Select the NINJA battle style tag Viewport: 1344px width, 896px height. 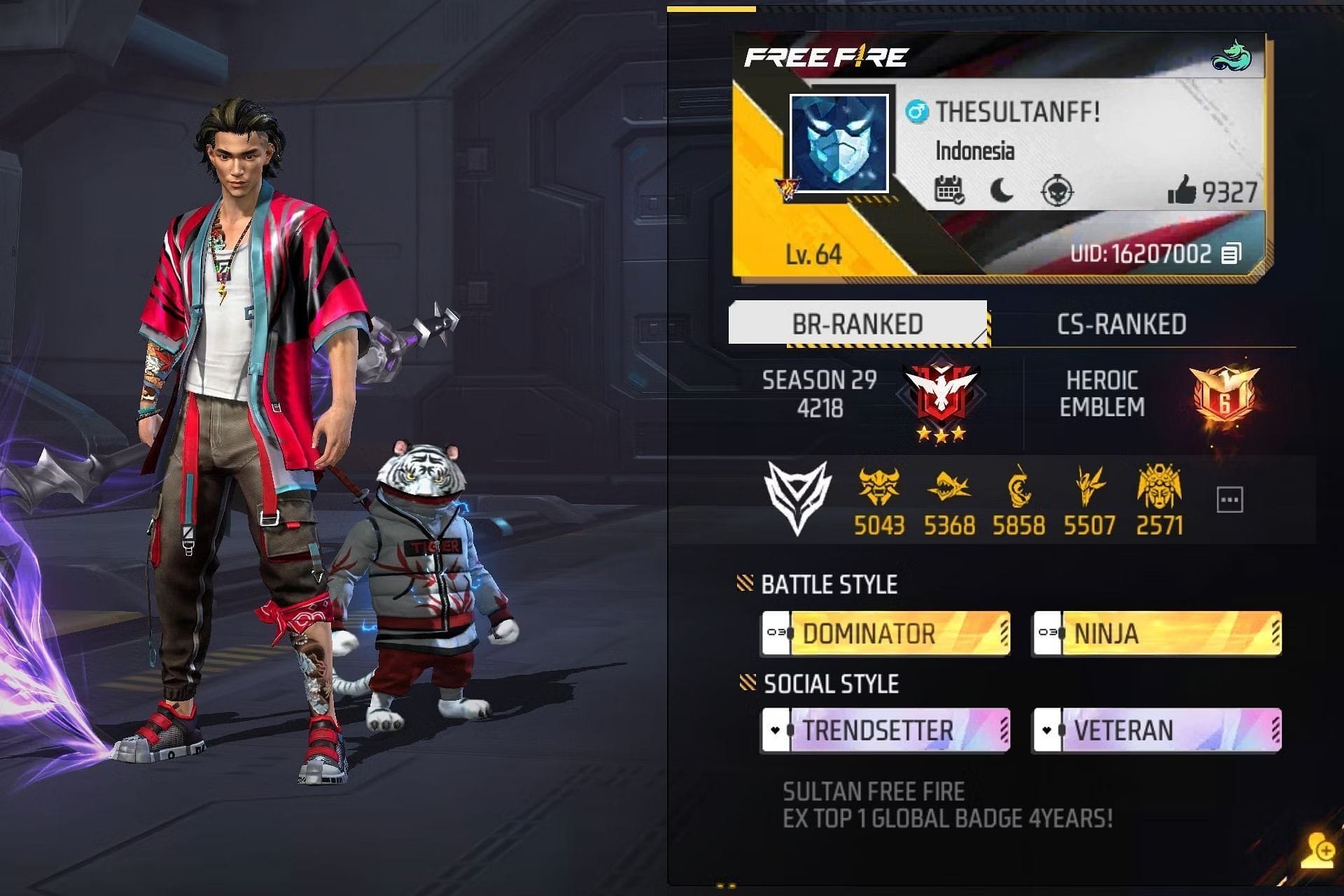coord(1157,633)
